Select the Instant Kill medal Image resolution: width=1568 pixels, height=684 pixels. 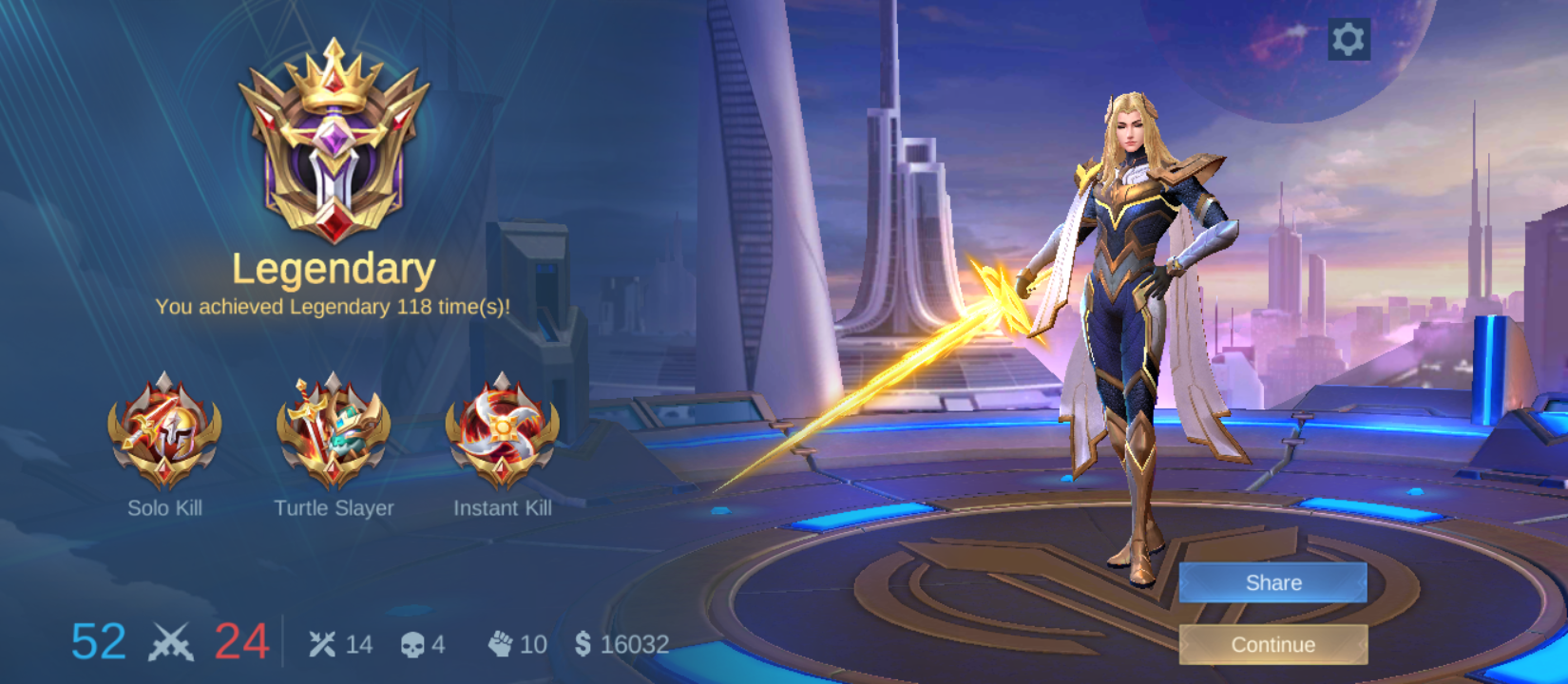[x=502, y=431]
